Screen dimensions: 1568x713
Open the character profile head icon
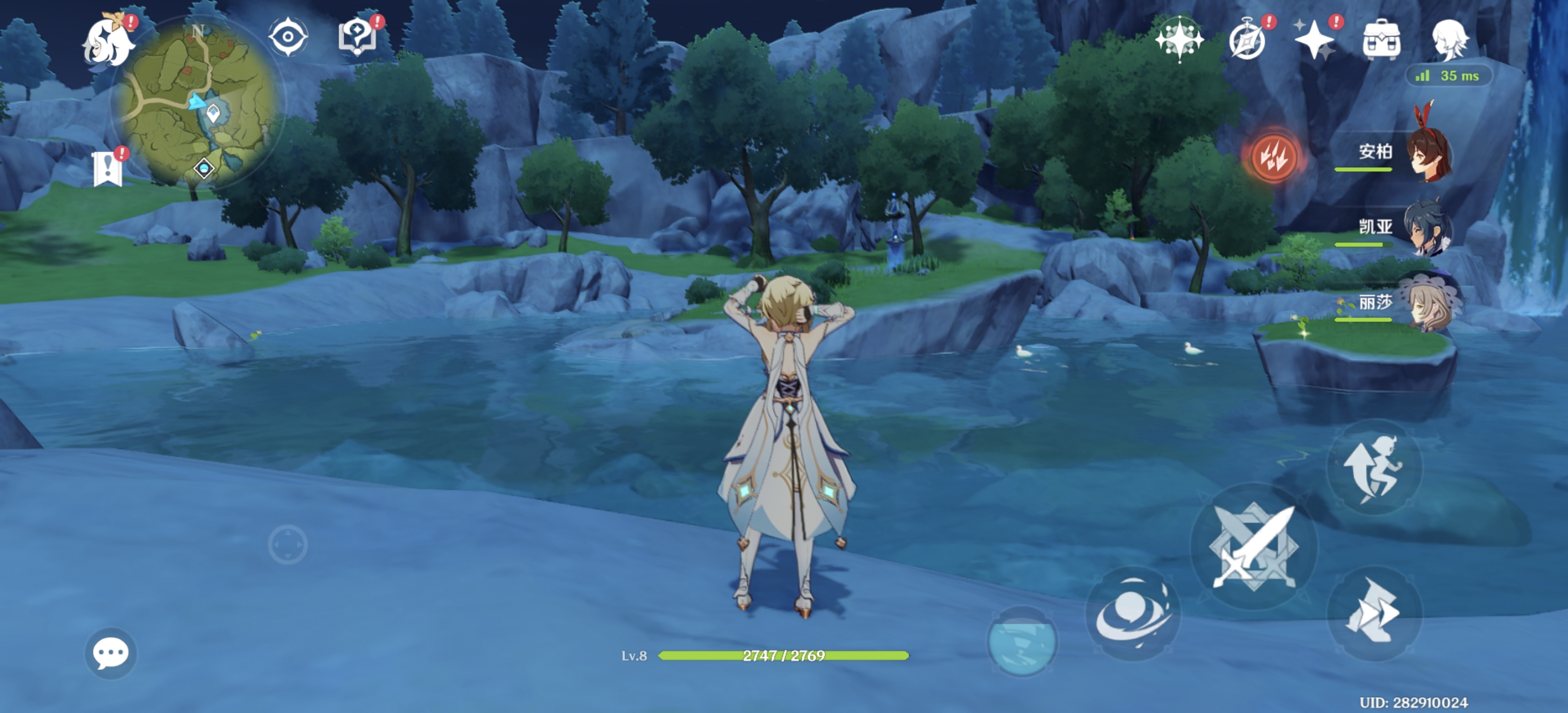click(x=1449, y=40)
